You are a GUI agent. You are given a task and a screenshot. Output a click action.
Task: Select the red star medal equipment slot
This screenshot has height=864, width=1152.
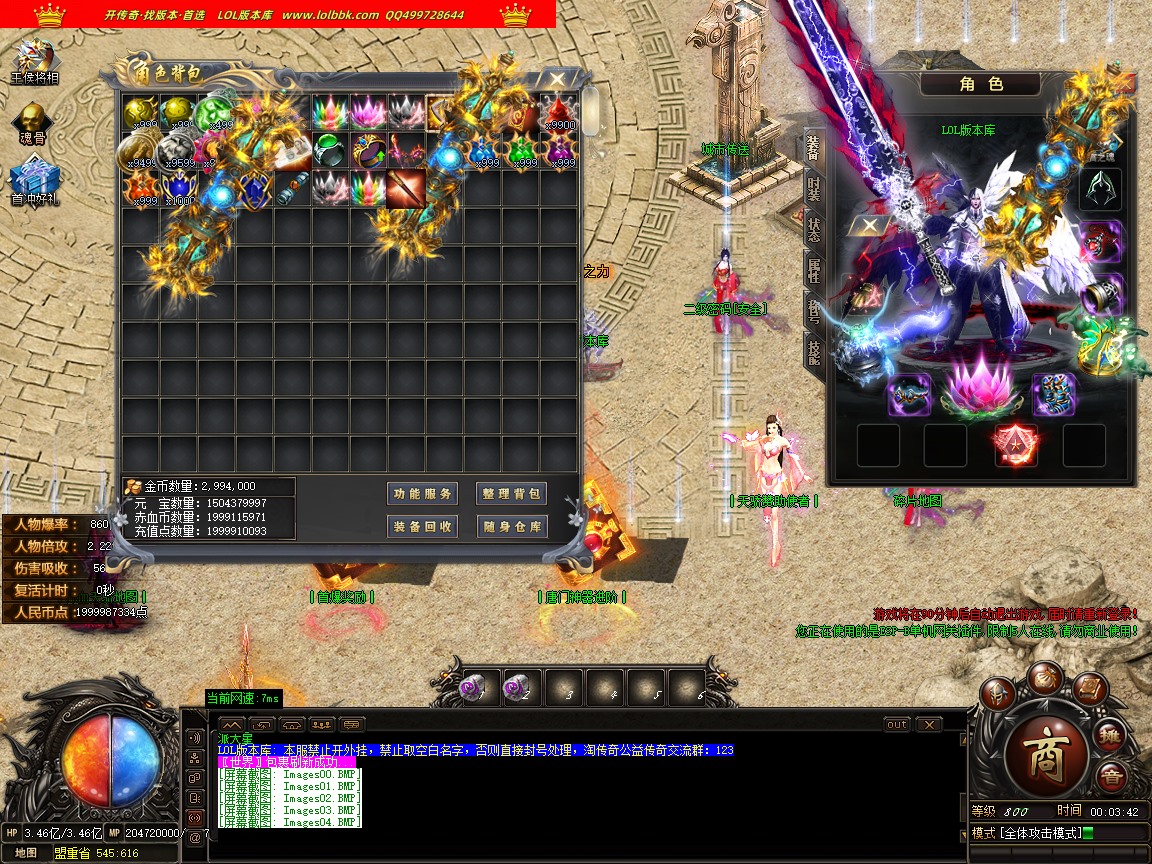tap(1016, 445)
